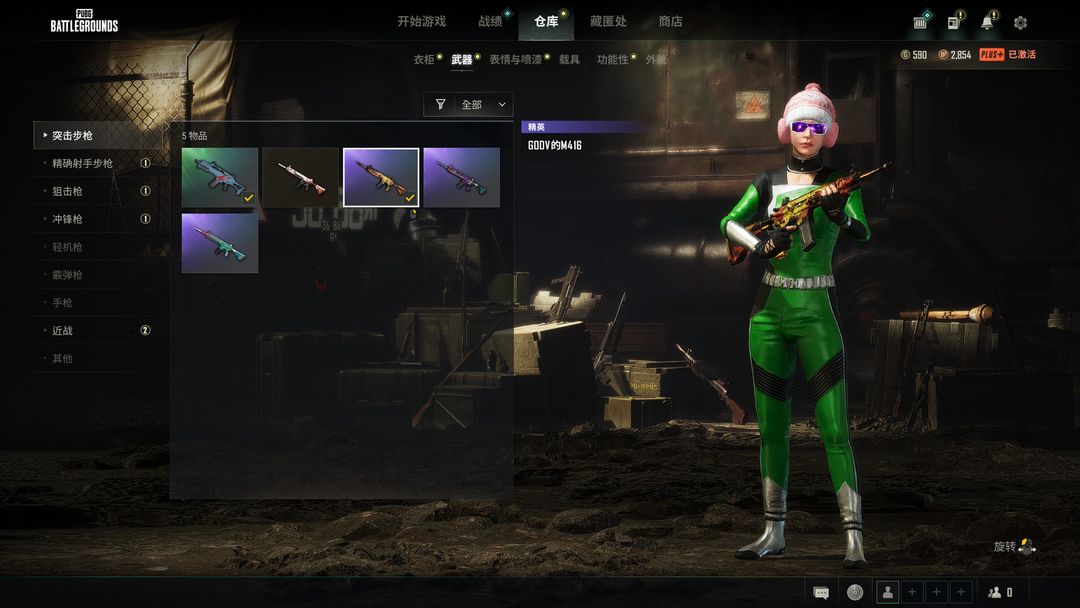Switch to the 战绩 career tab
Image resolution: width=1080 pixels, height=608 pixels.
[490, 21]
